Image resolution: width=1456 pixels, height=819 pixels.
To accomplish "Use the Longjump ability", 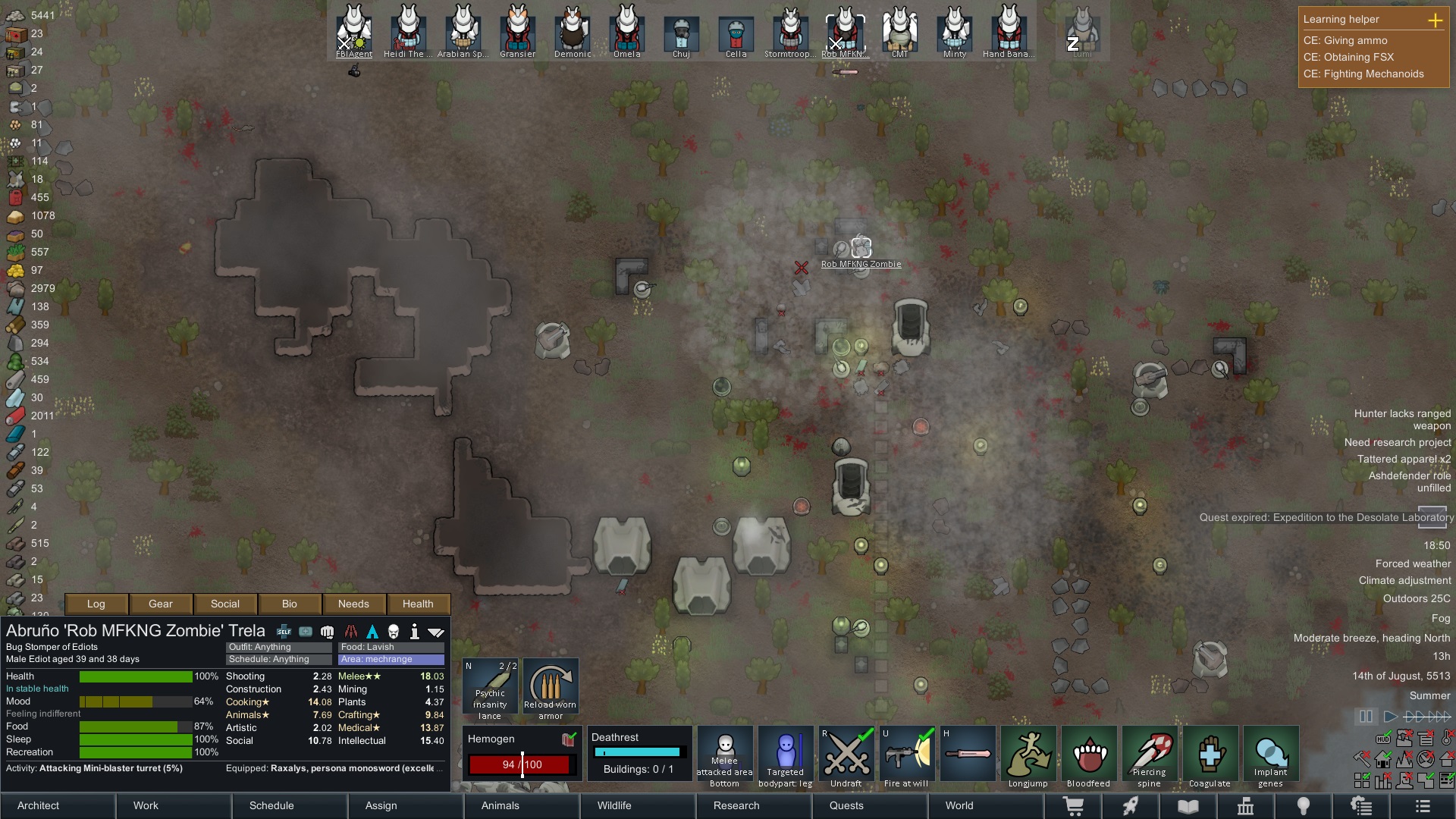I will click(1028, 753).
